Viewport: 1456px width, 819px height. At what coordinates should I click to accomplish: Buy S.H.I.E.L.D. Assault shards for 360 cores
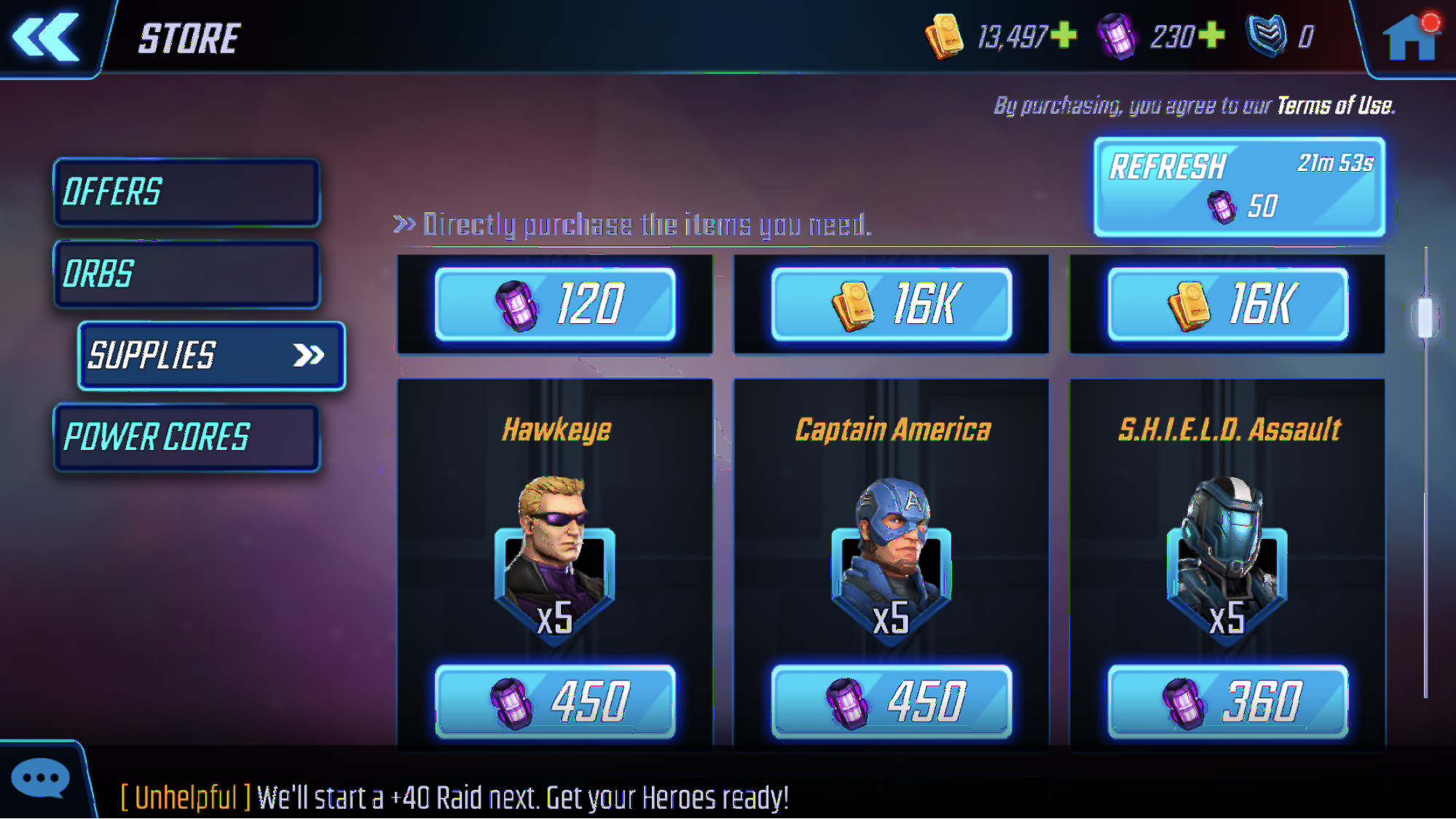pyautogui.click(x=1227, y=702)
